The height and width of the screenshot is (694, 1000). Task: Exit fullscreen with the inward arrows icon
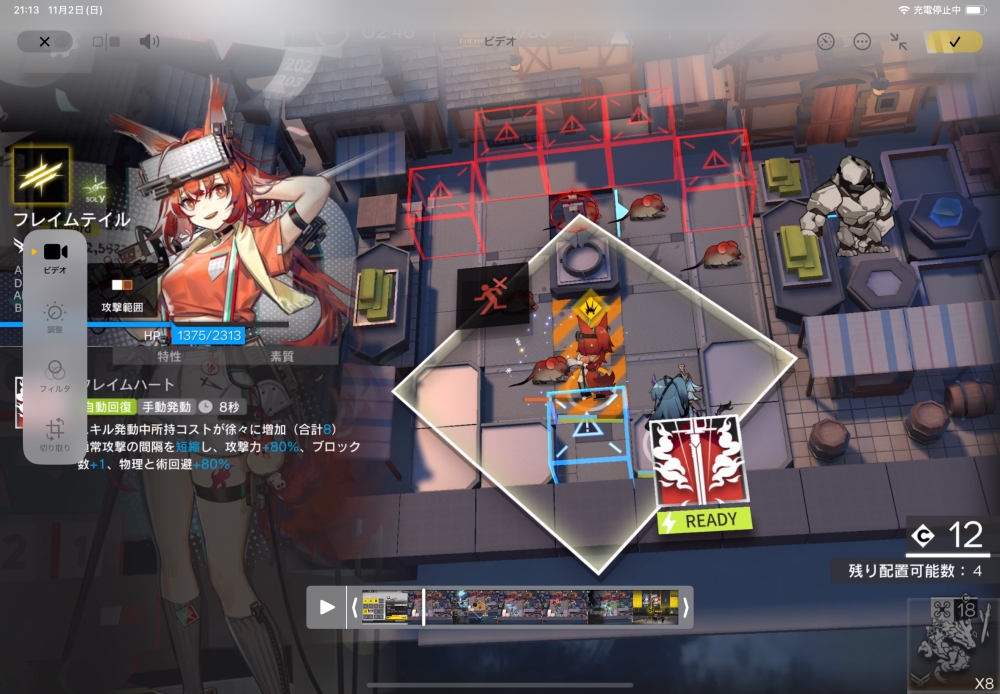(x=898, y=42)
